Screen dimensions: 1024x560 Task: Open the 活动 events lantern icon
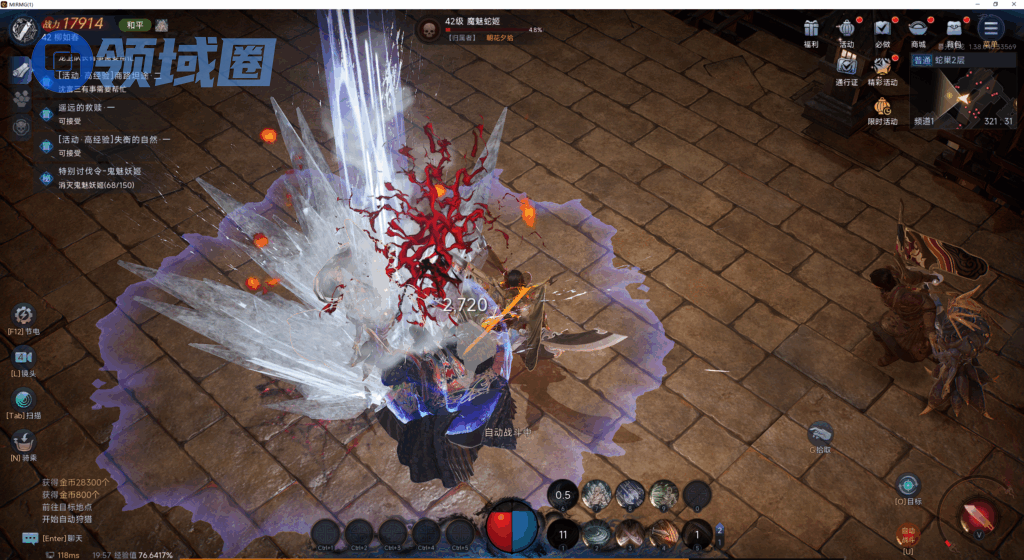click(847, 30)
